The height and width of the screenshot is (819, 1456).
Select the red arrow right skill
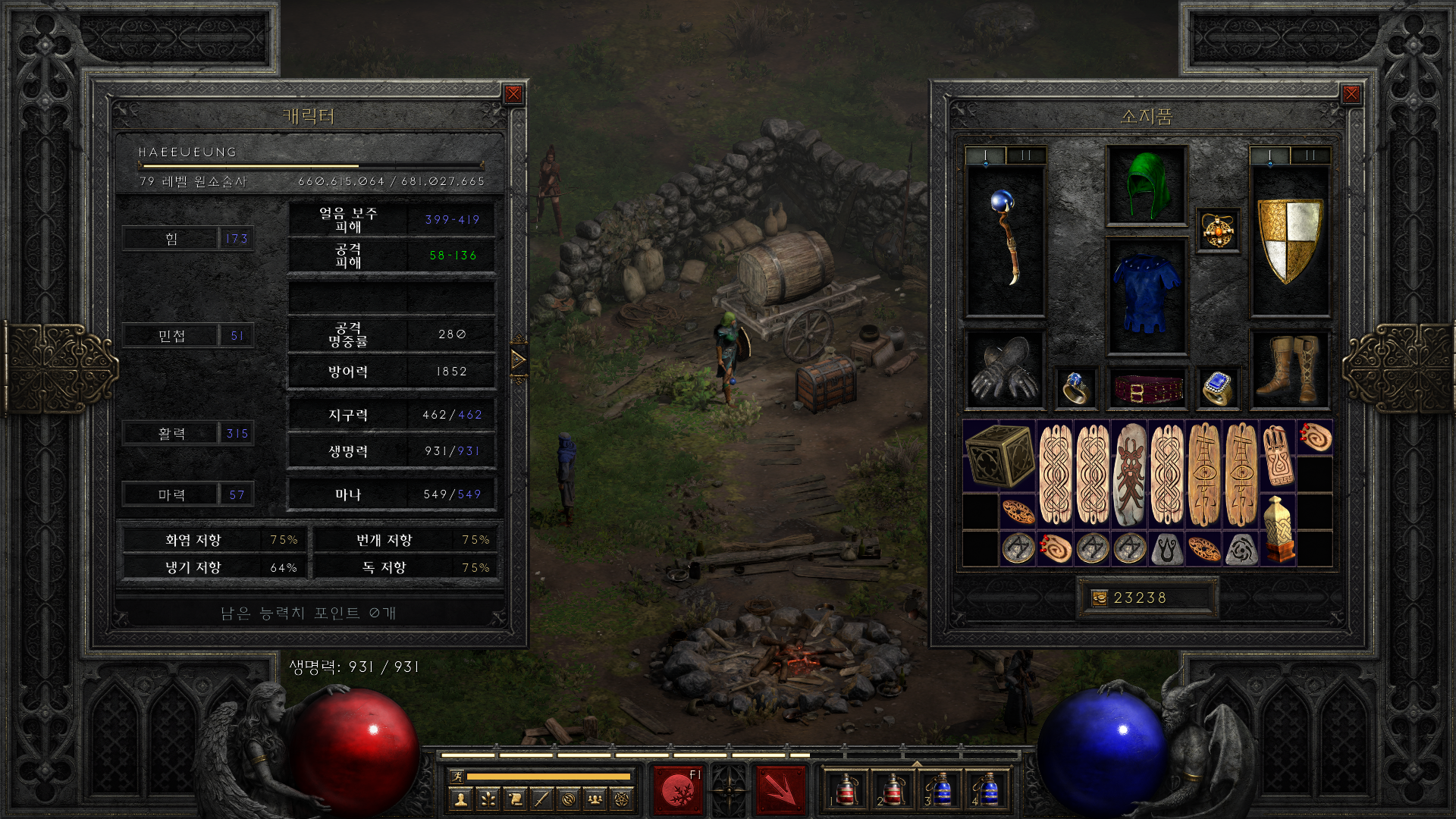point(780,790)
